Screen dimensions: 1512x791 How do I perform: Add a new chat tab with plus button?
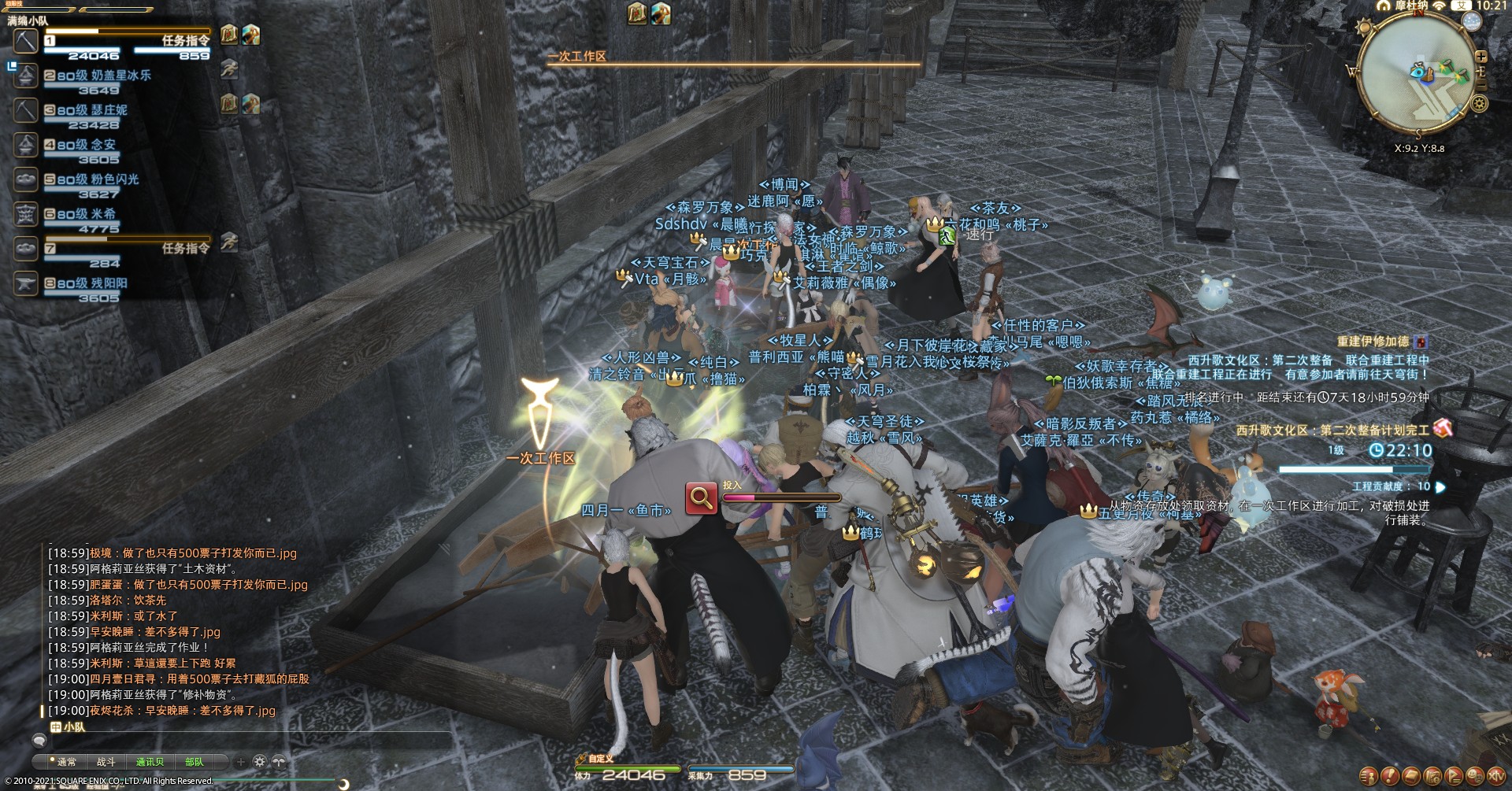240,762
